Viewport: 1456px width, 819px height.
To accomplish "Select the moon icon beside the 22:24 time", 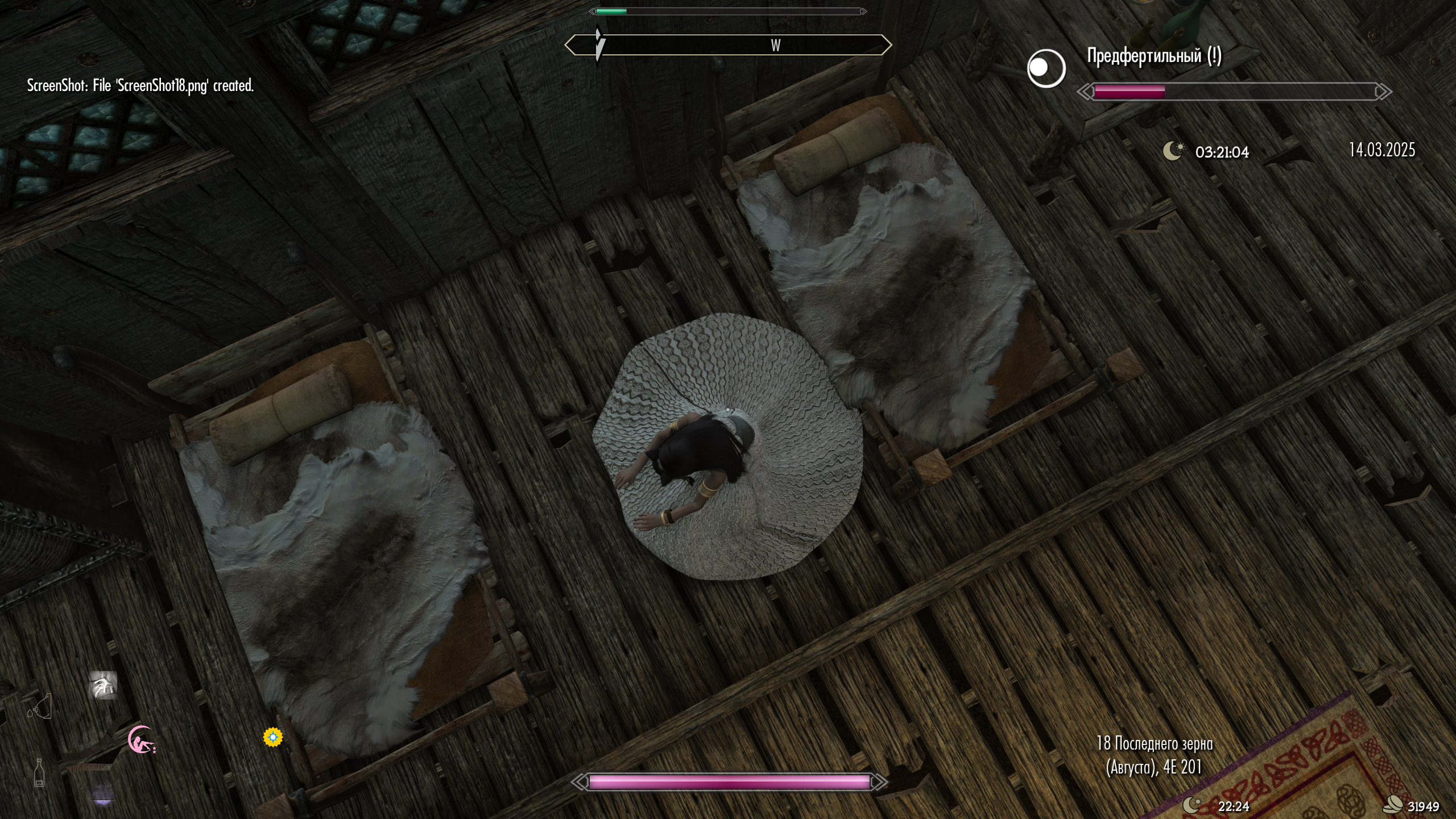I will 1192,805.
